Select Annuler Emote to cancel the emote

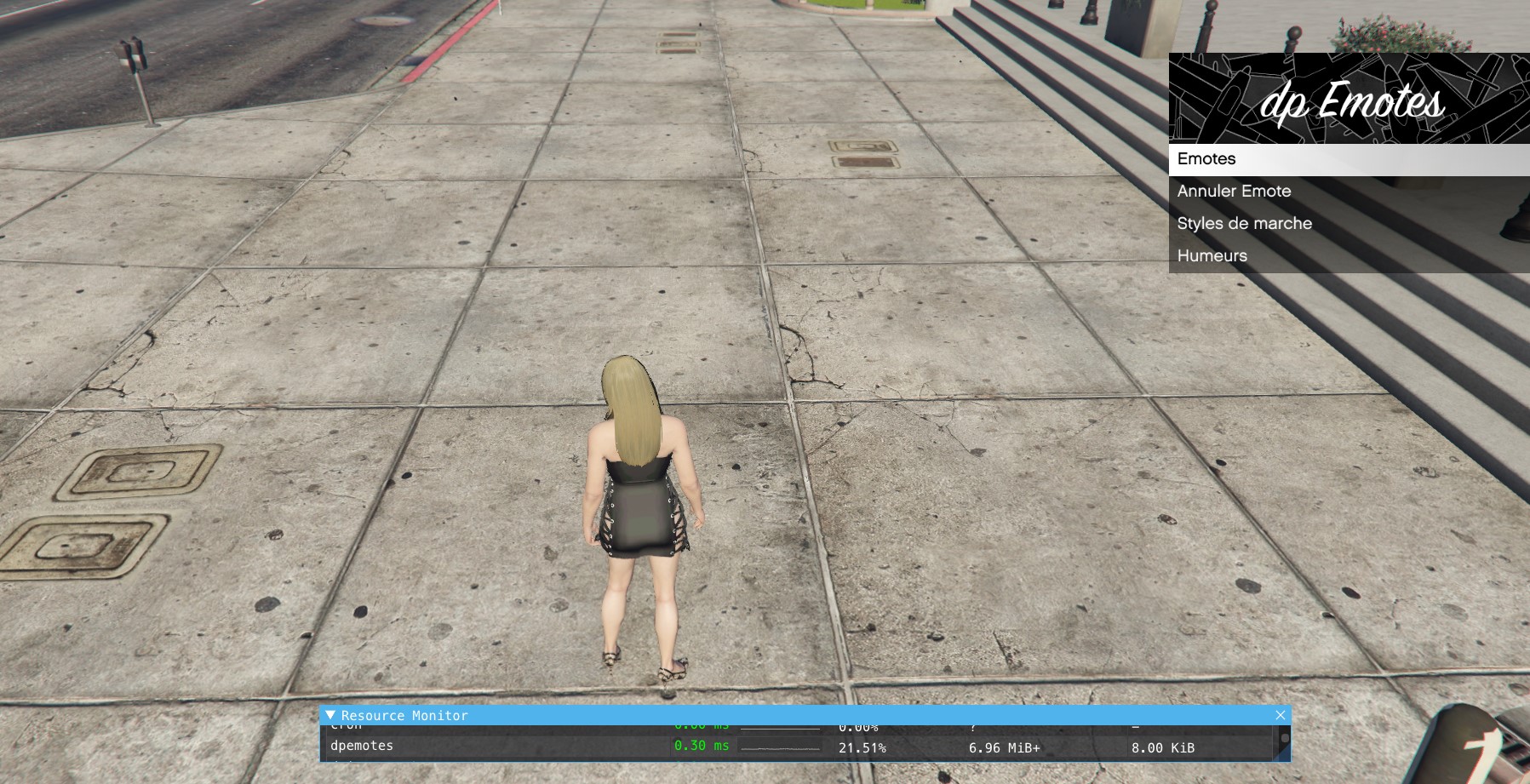pos(1233,191)
